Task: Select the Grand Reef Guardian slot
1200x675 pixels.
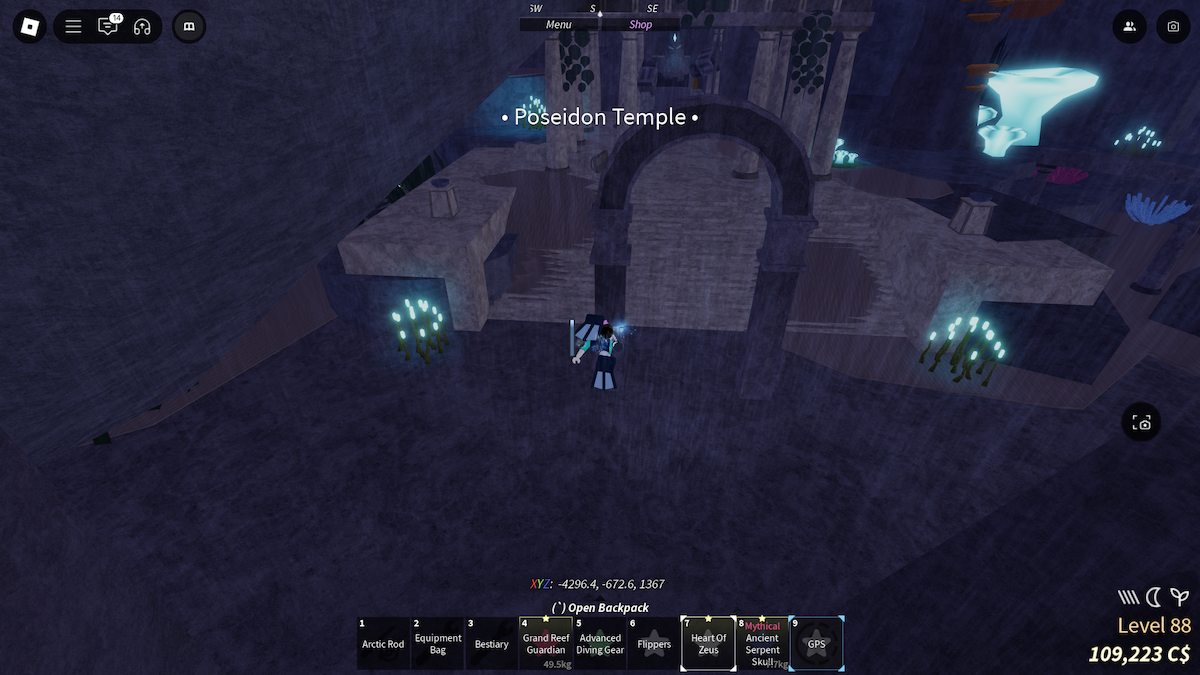Action: tap(546, 644)
